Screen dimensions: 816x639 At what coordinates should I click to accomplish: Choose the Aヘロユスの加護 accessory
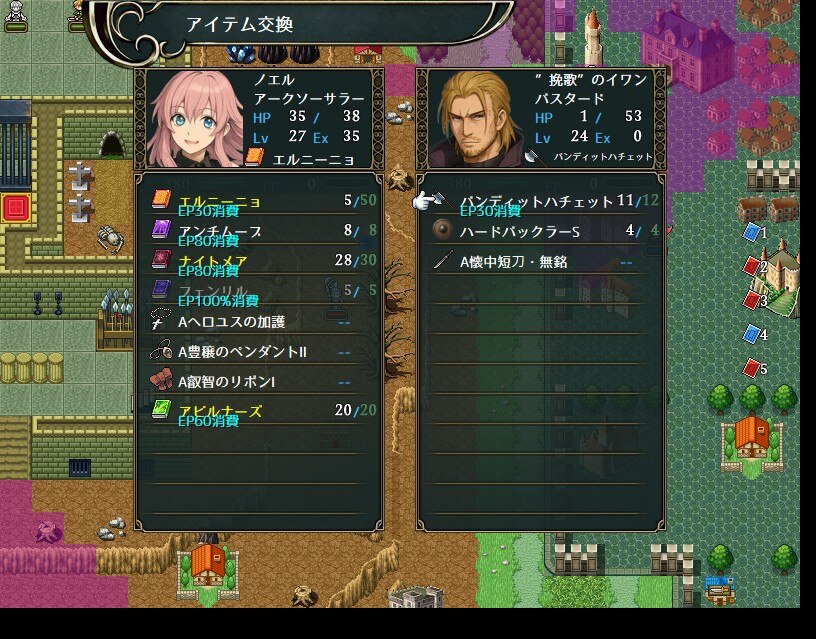point(258,322)
